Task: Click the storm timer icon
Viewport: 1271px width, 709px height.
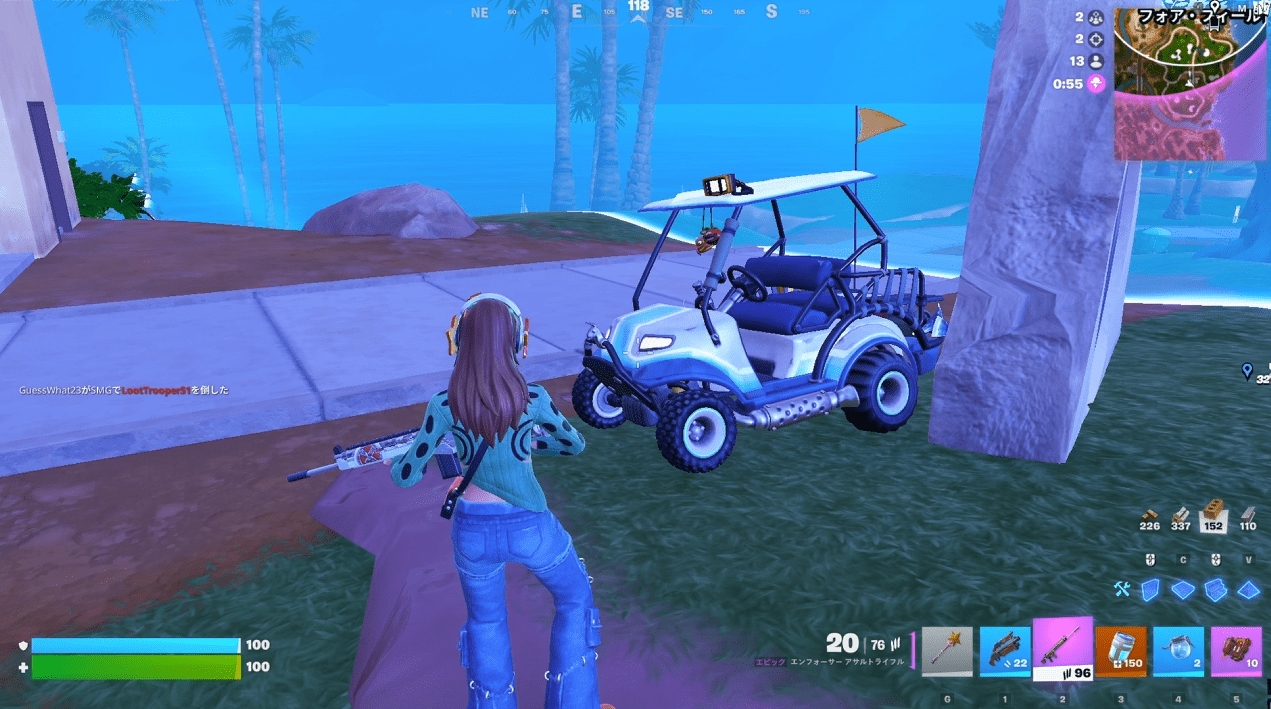Action: 1096,84
